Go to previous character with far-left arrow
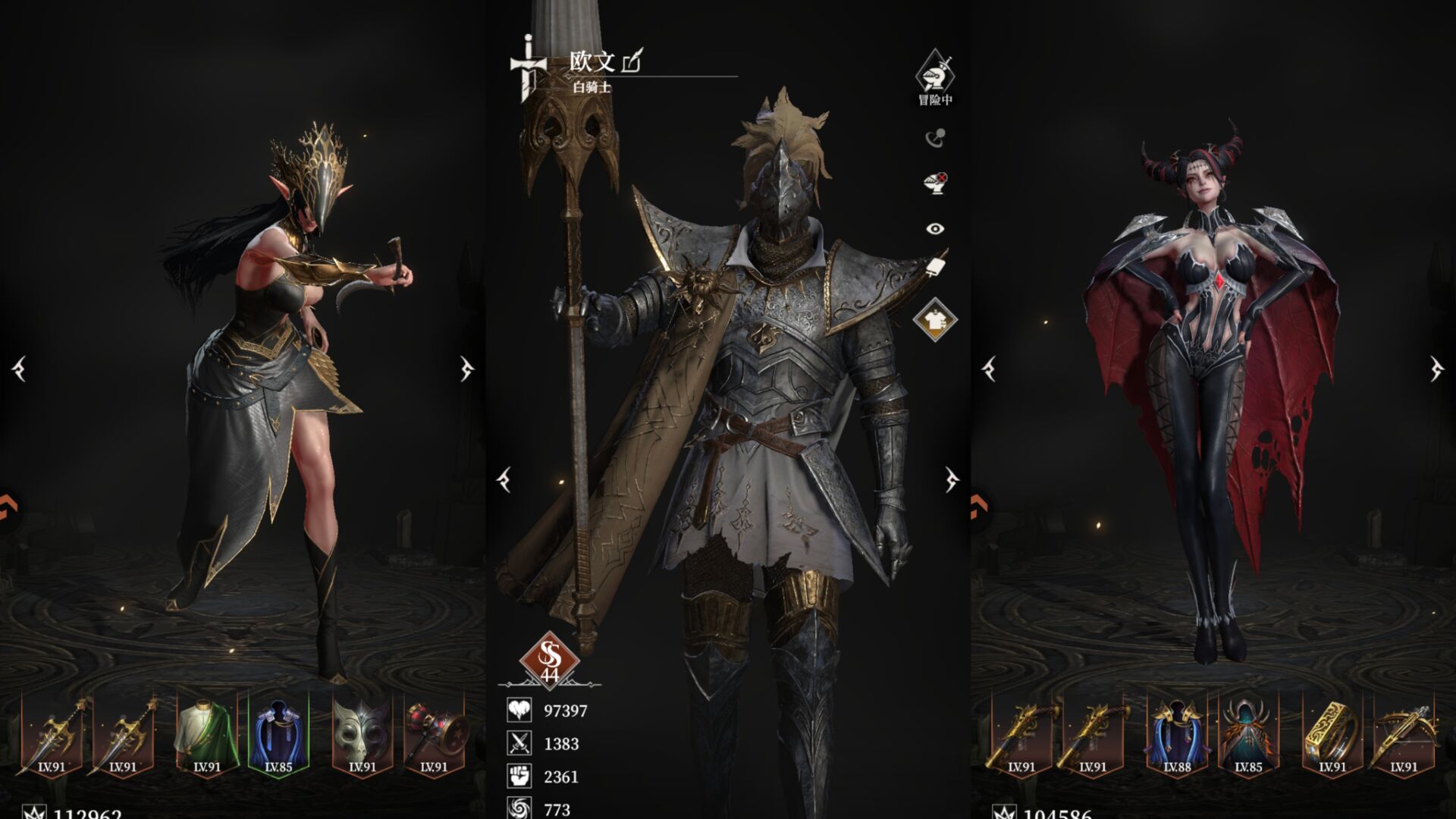 click(x=20, y=369)
